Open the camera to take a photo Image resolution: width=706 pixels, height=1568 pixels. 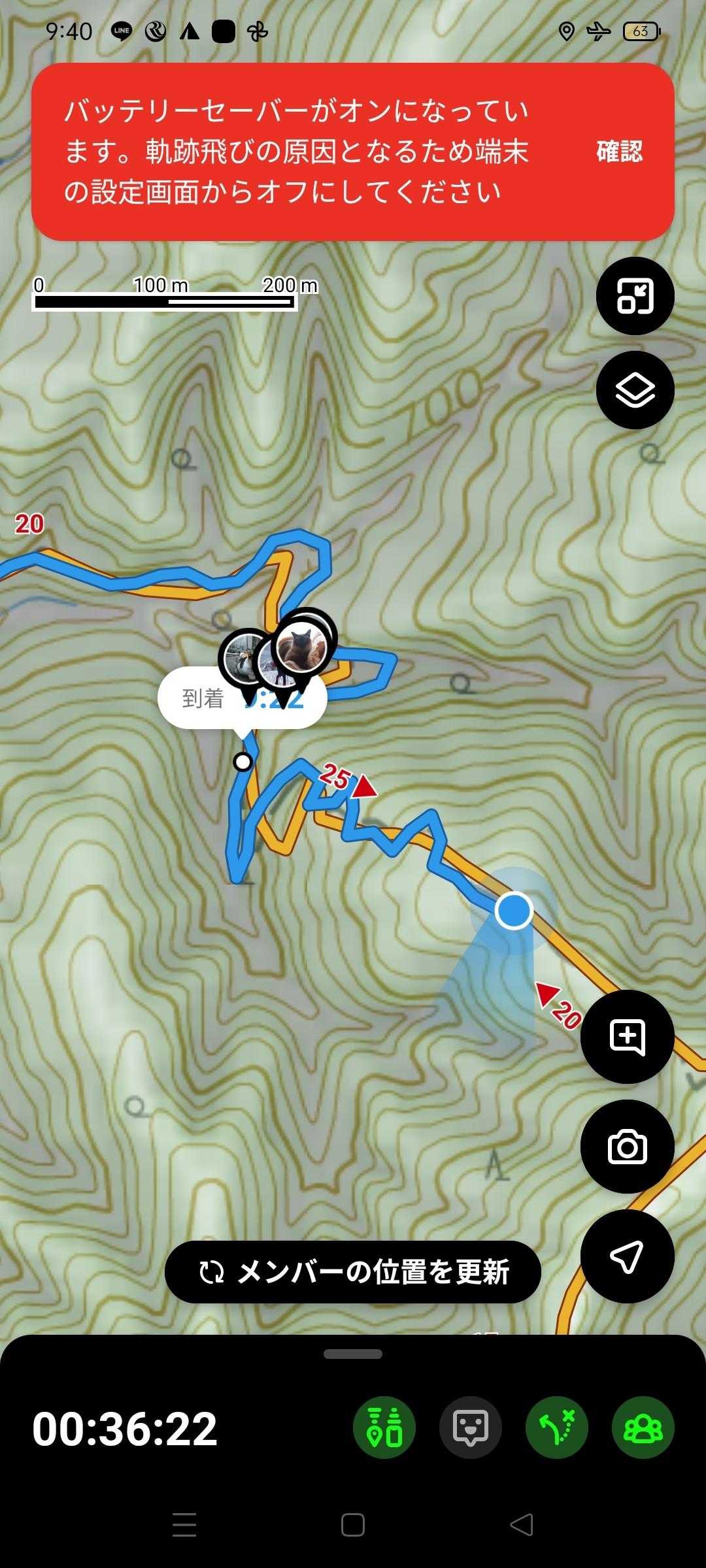click(627, 1147)
